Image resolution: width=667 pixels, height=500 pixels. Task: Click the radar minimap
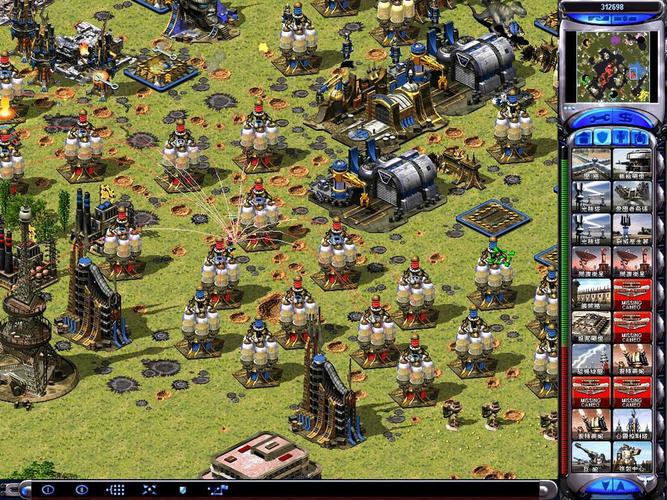click(612, 66)
